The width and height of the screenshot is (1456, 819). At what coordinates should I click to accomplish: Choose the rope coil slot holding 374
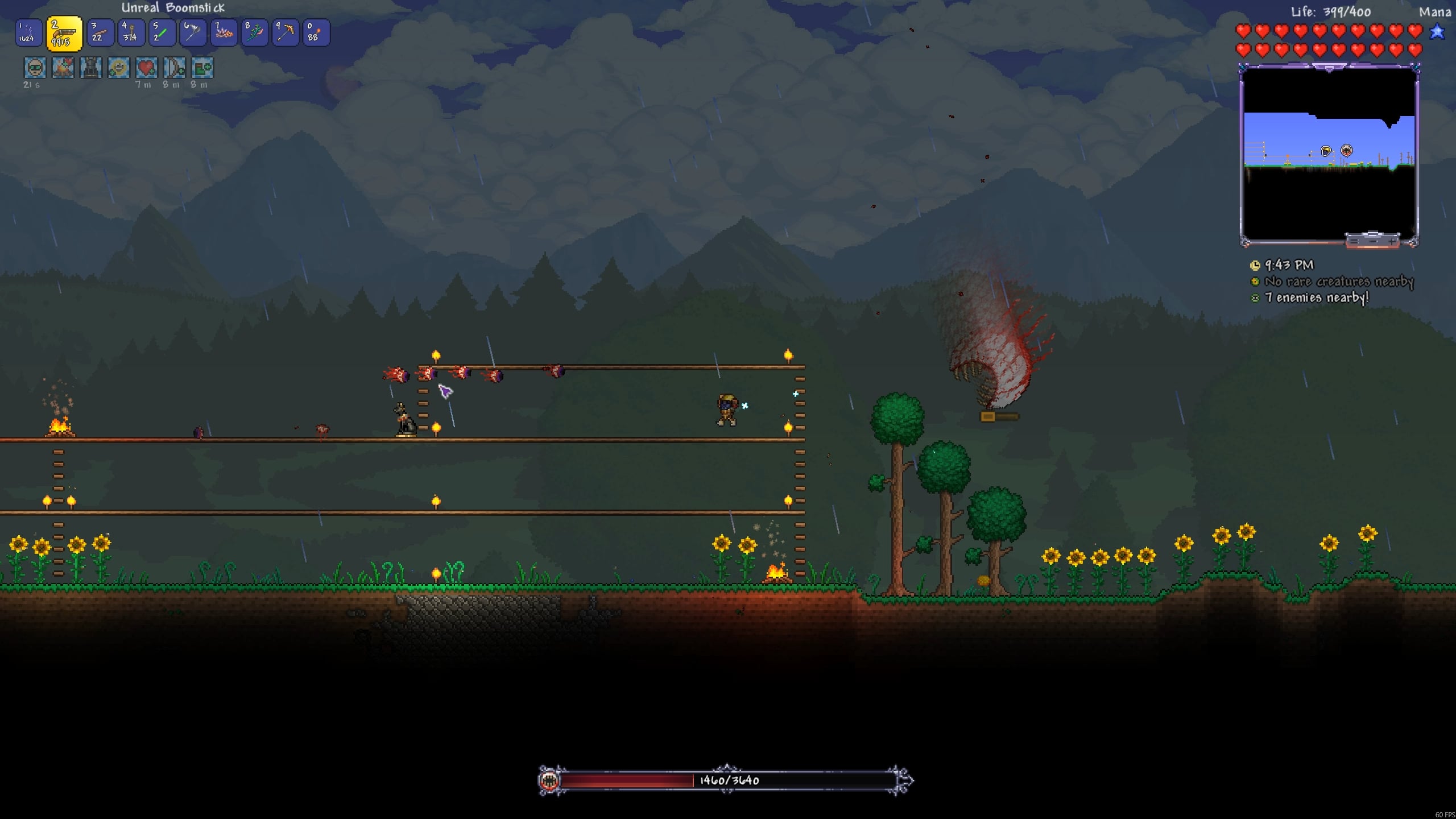[131, 33]
